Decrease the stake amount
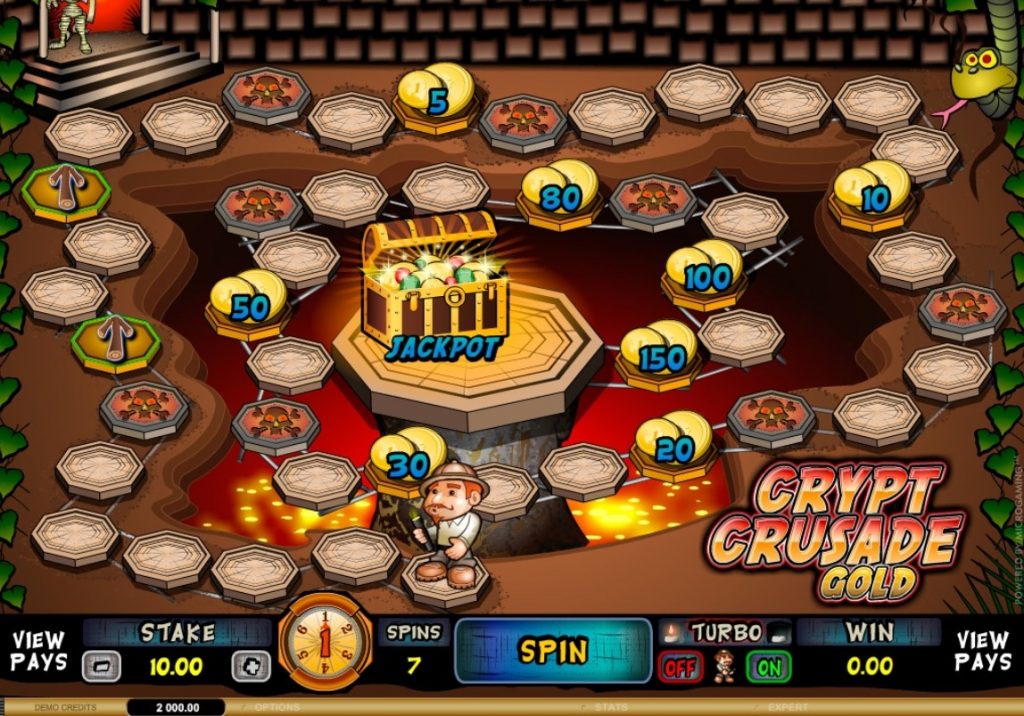 coord(101,666)
